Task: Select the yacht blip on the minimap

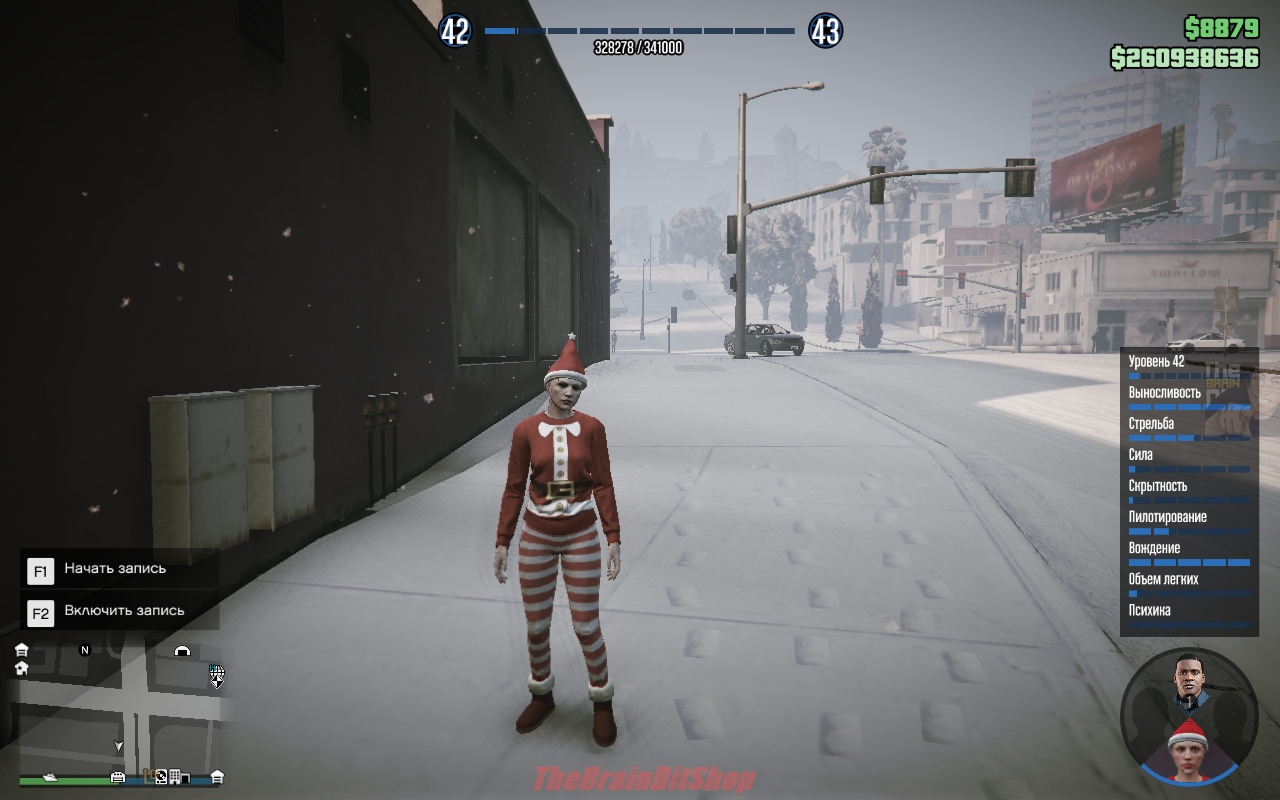Action: click(48, 776)
